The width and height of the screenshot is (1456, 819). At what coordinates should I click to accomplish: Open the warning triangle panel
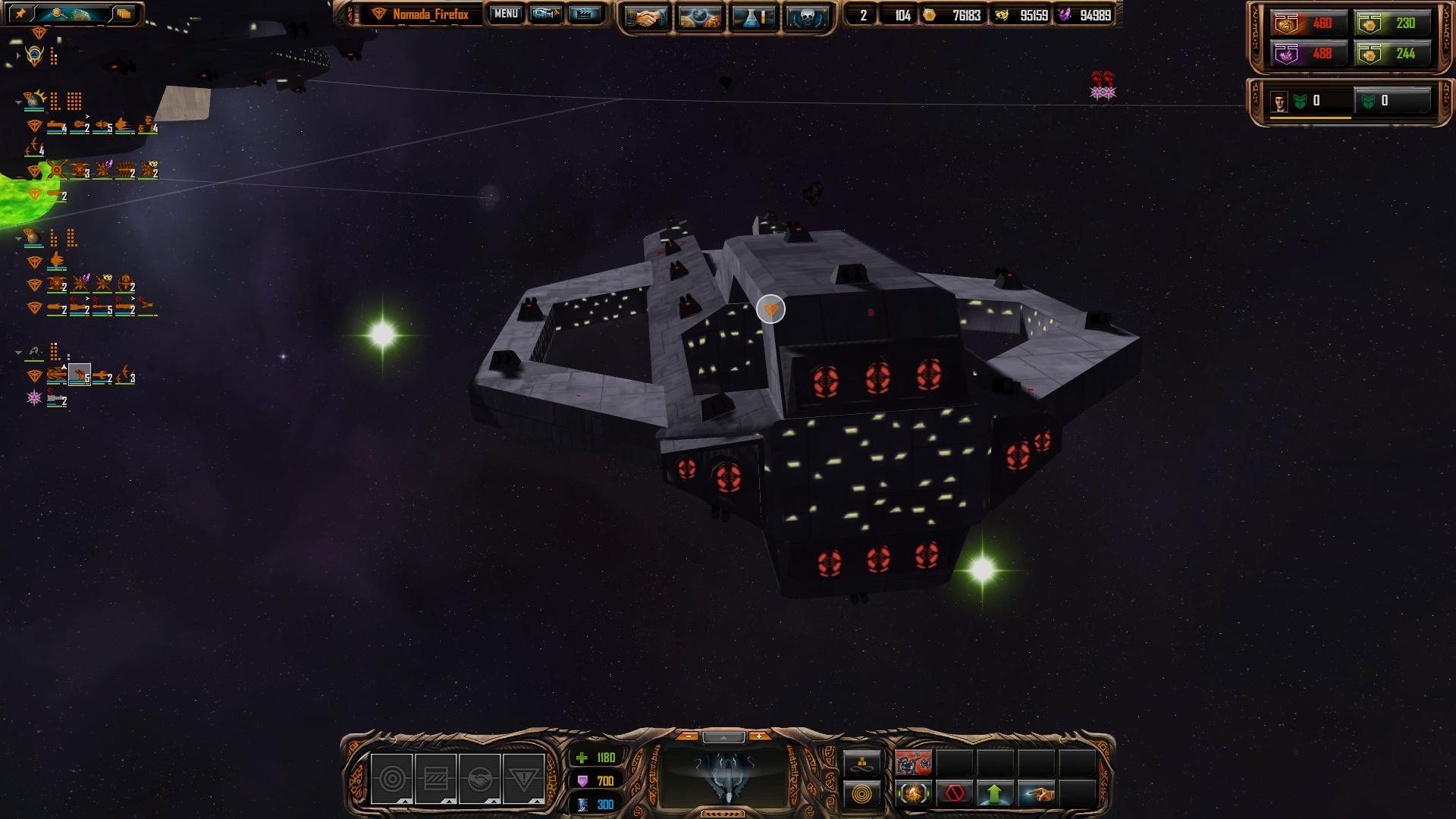click(x=523, y=779)
